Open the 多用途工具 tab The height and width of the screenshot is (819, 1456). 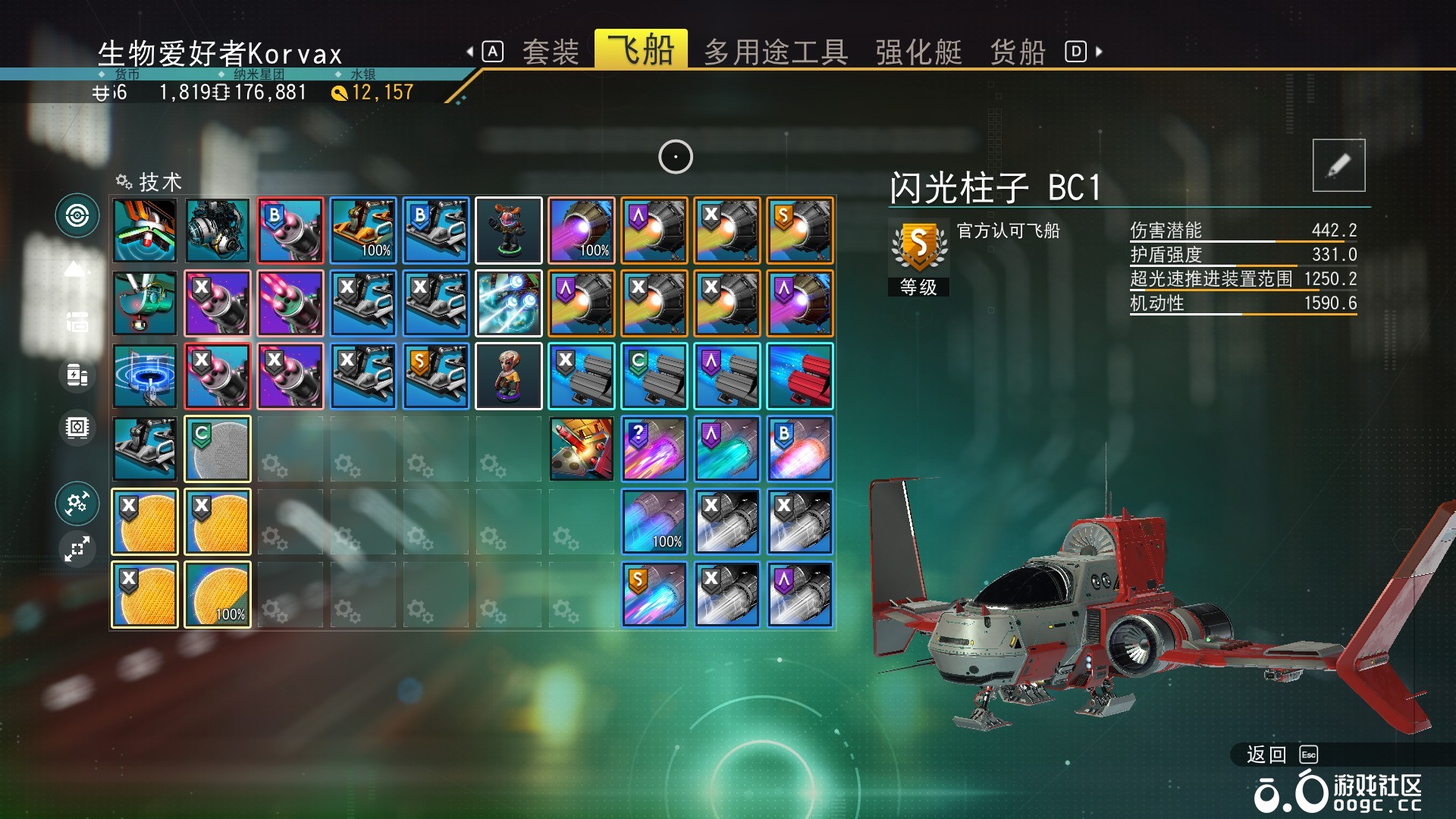click(776, 52)
